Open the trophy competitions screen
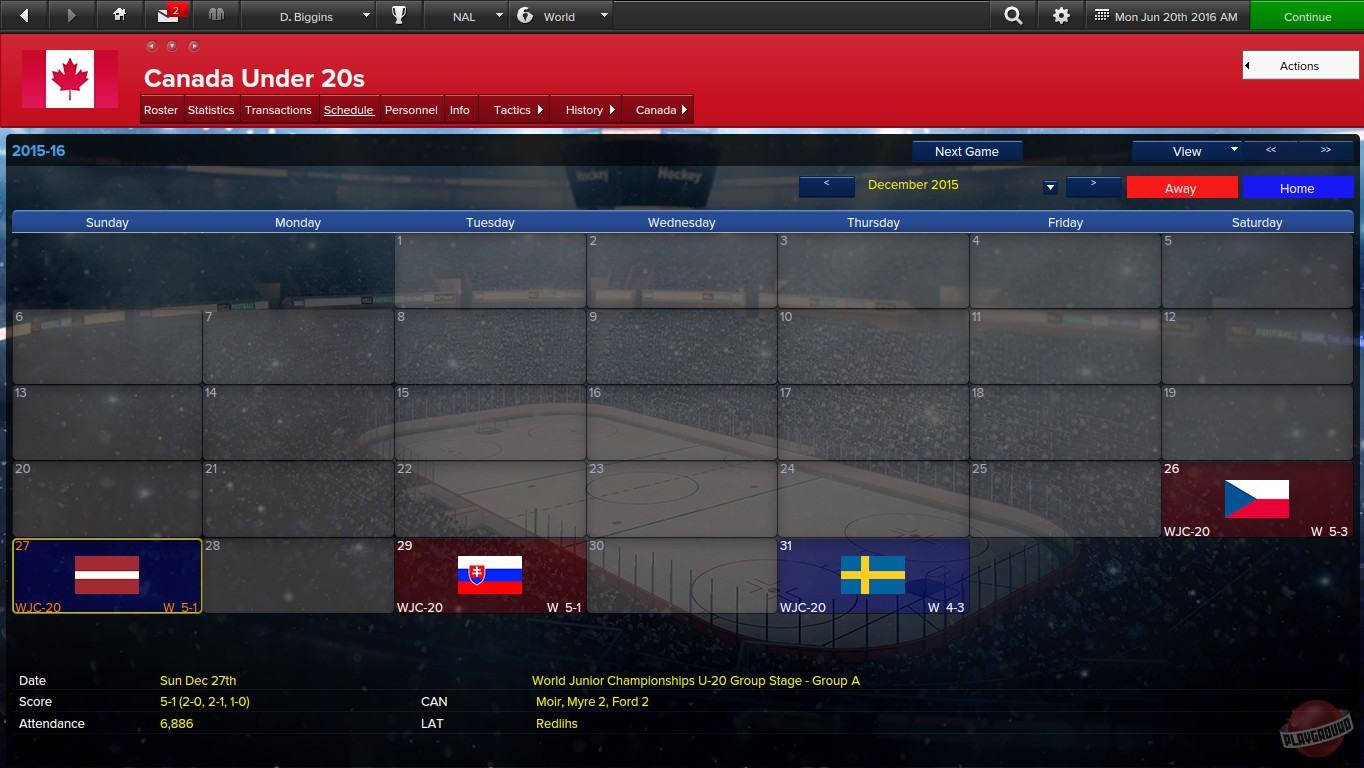The height and width of the screenshot is (768, 1364). coord(399,15)
